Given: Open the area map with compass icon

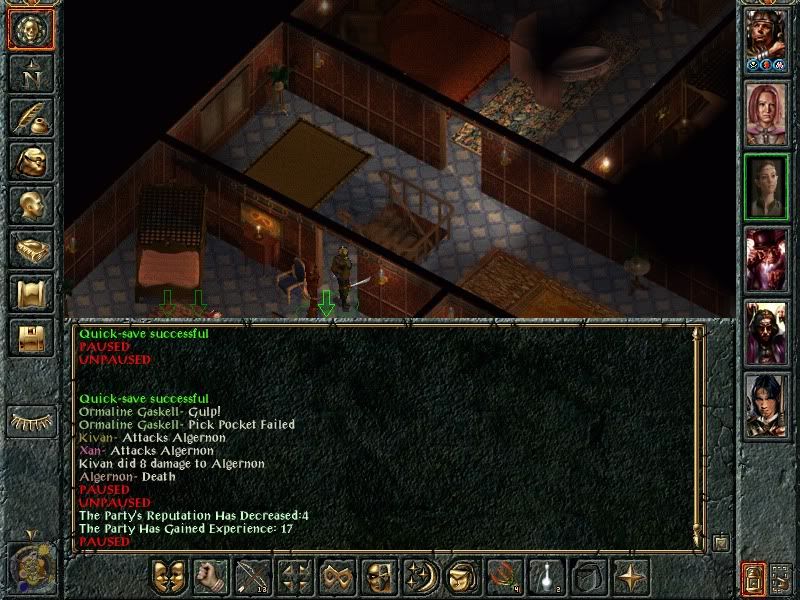Looking at the screenshot, I should 31,72.
